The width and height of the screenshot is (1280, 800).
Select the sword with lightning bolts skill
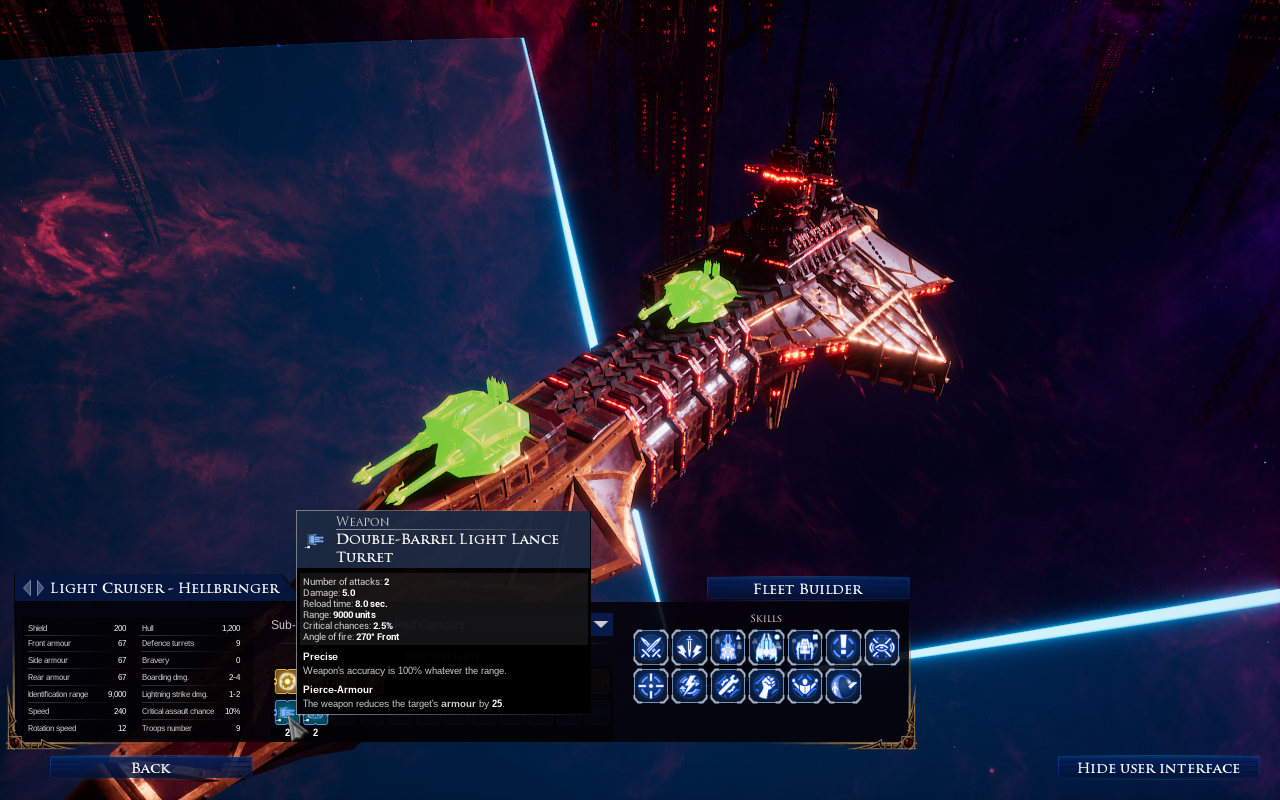[689, 648]
